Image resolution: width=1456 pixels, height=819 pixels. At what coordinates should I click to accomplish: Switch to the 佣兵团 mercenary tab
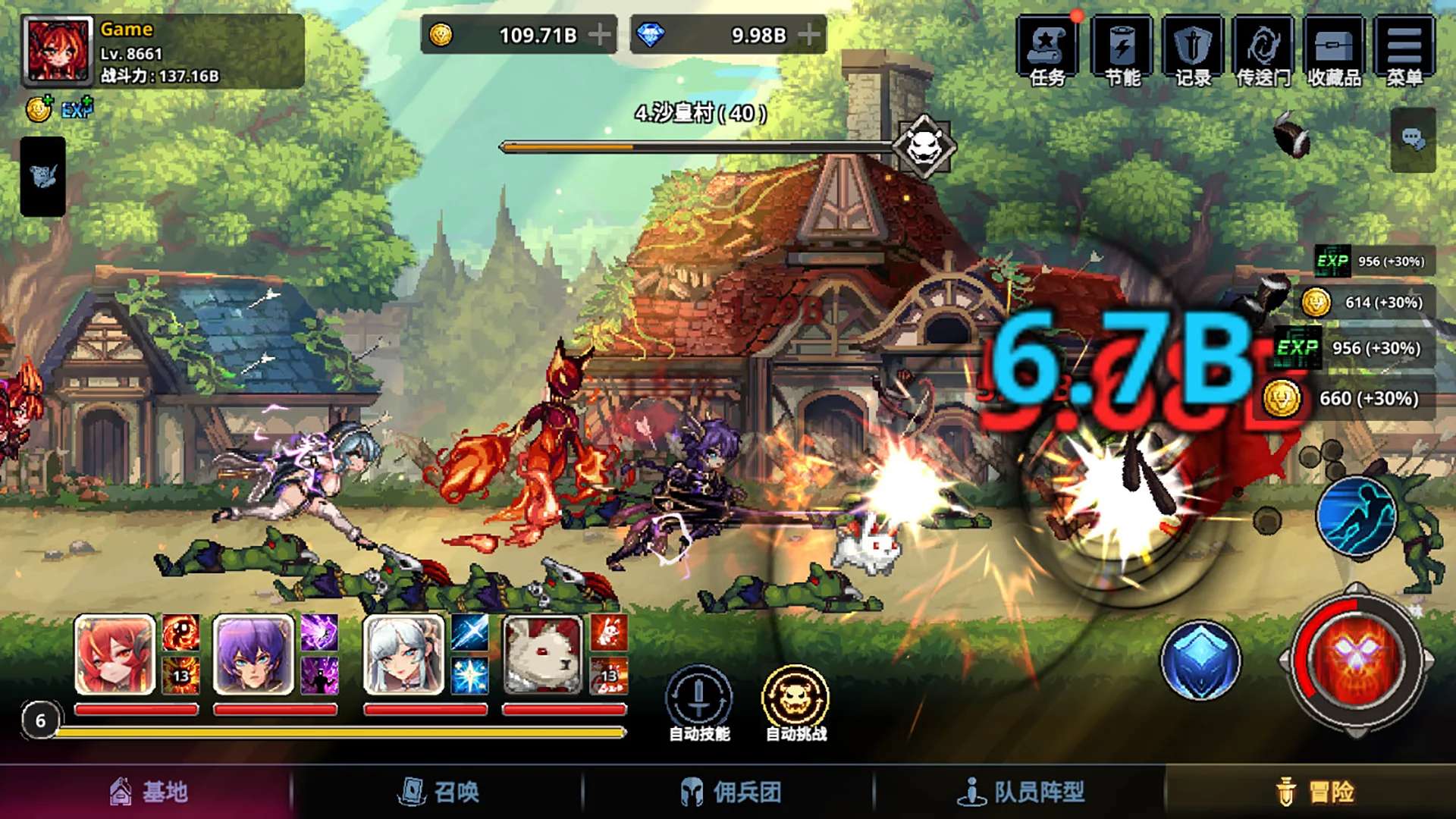(729, 792)
